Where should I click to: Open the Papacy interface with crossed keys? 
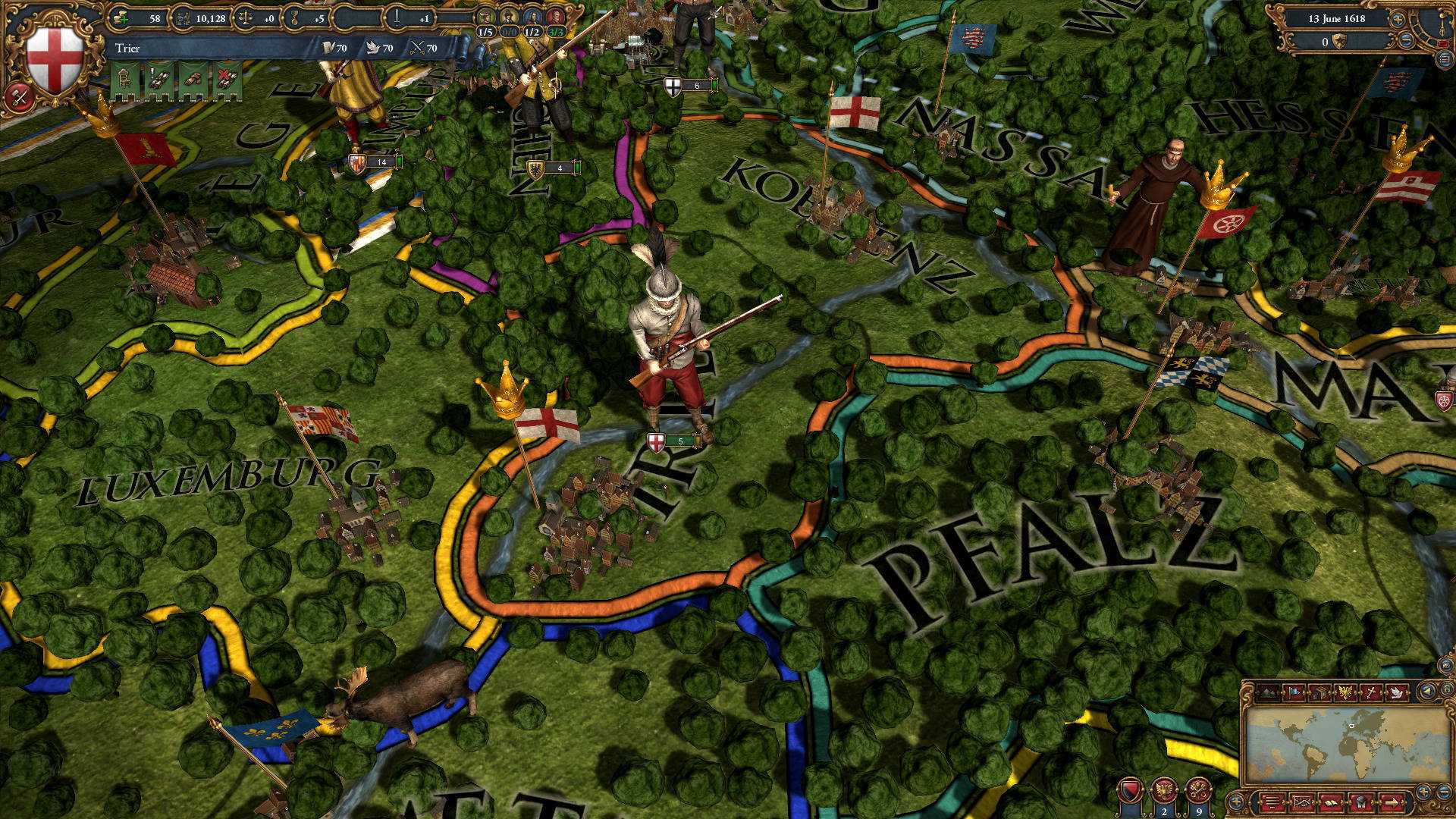pos(1198,790)
